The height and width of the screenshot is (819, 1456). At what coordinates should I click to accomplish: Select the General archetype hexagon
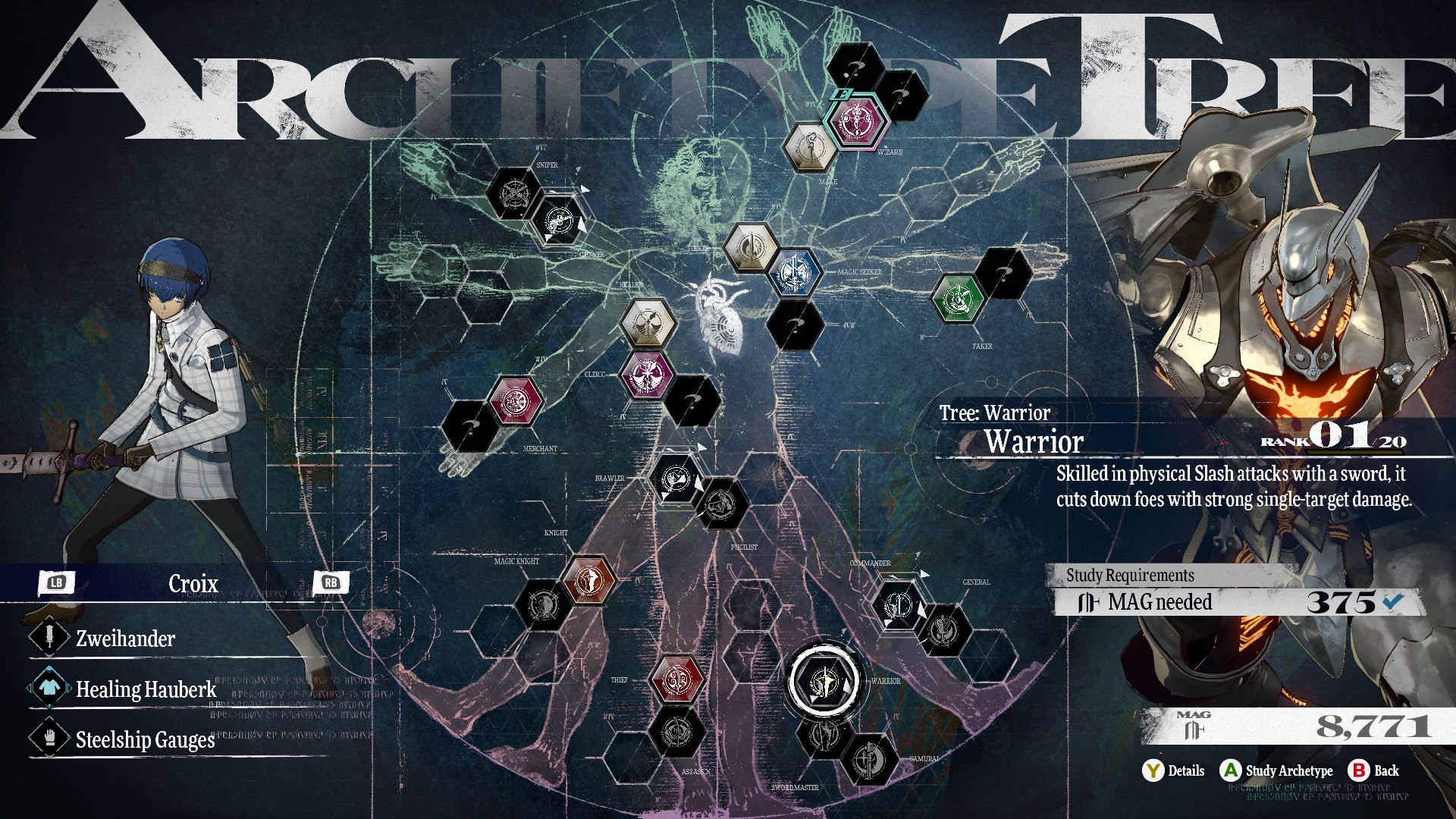coord(944,629)
